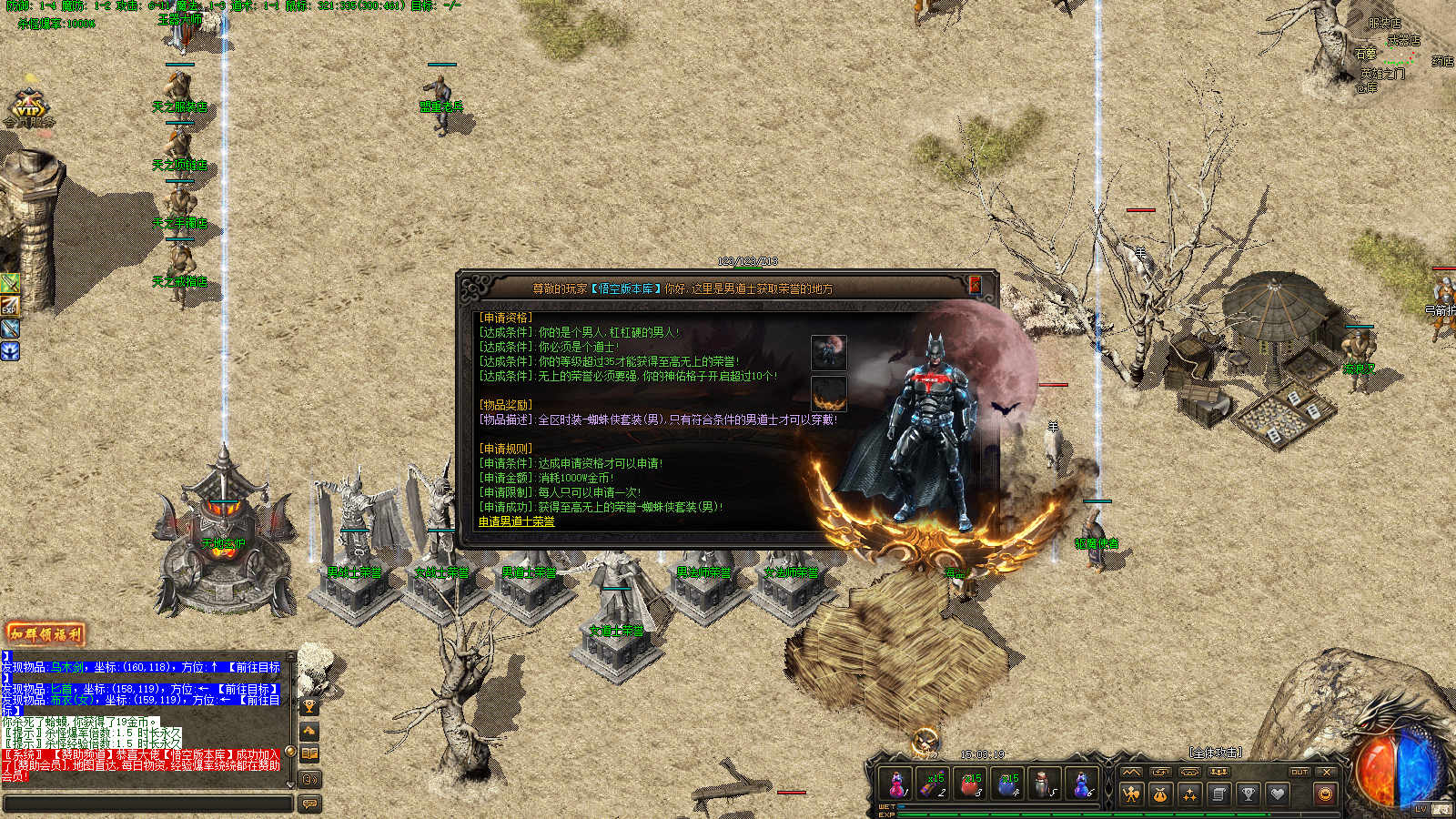Open the character panel warrior icon

[x=1131, y=794]
